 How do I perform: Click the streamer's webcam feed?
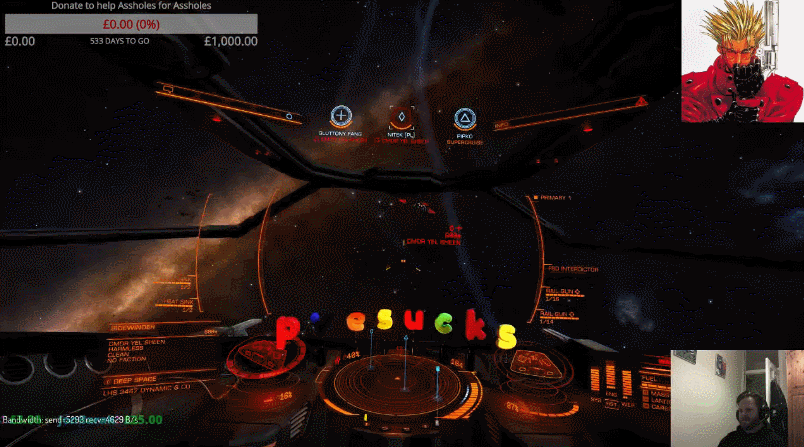click(737, 398)
